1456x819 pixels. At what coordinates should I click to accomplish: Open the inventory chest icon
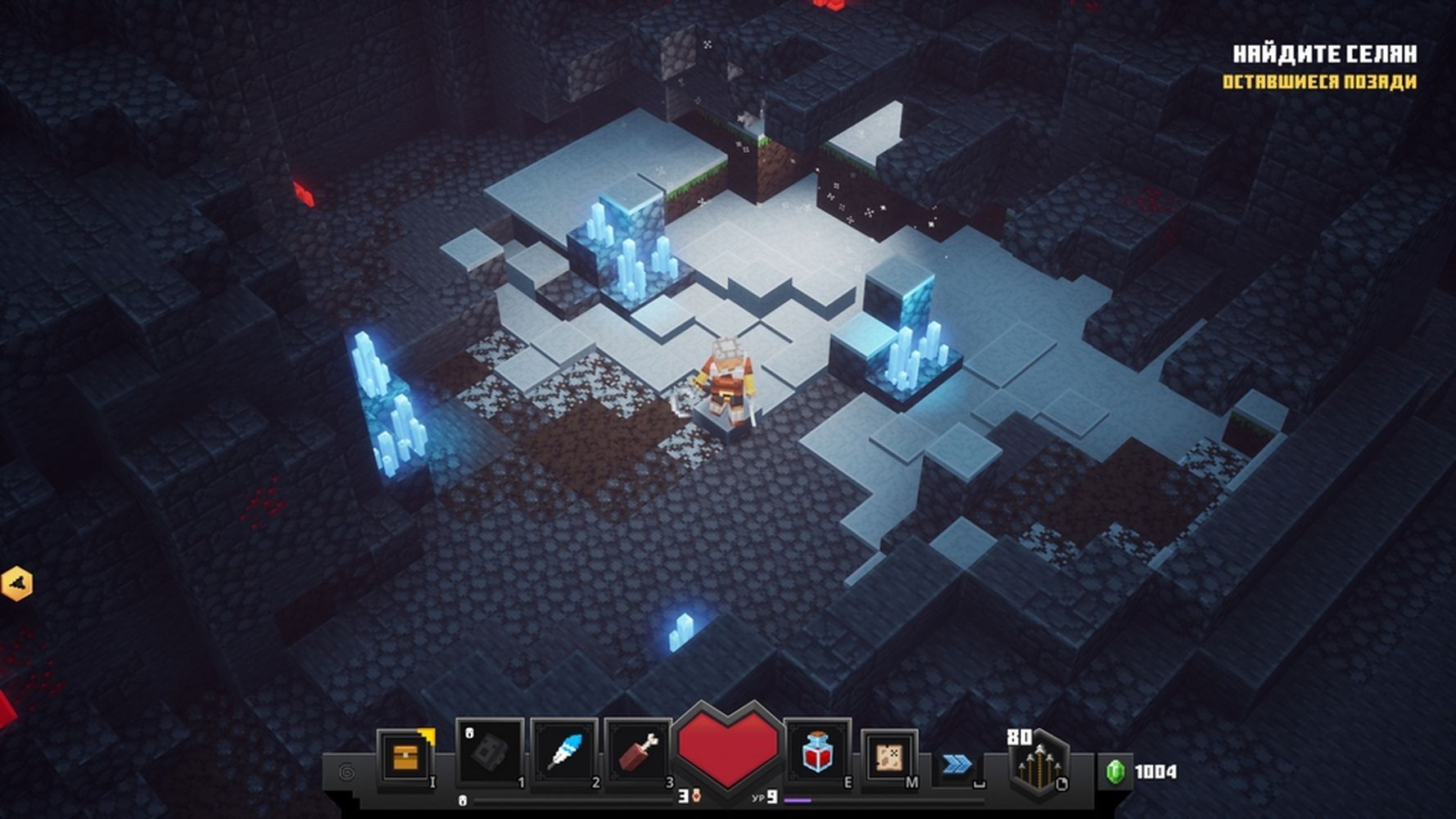click(405, 757)
